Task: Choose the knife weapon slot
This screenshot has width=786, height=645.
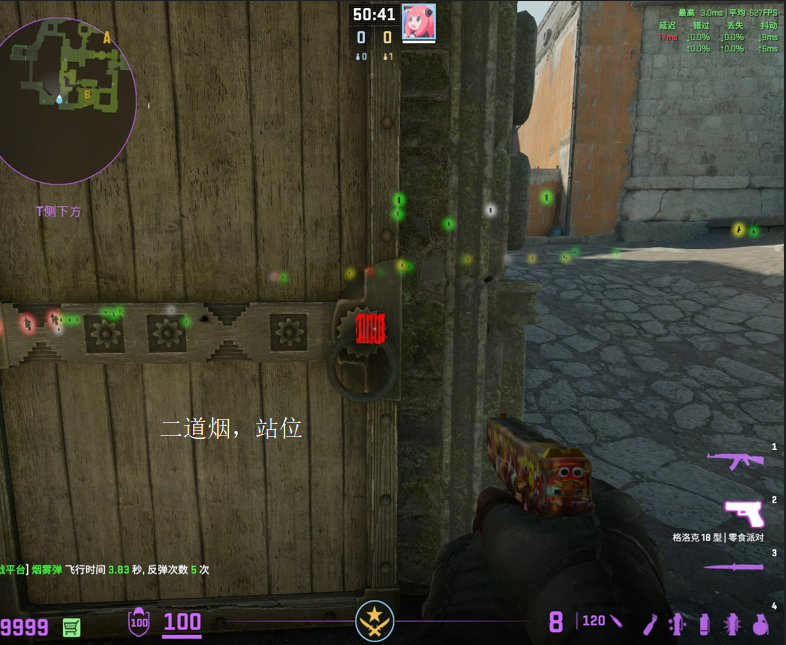Action: 735,567
